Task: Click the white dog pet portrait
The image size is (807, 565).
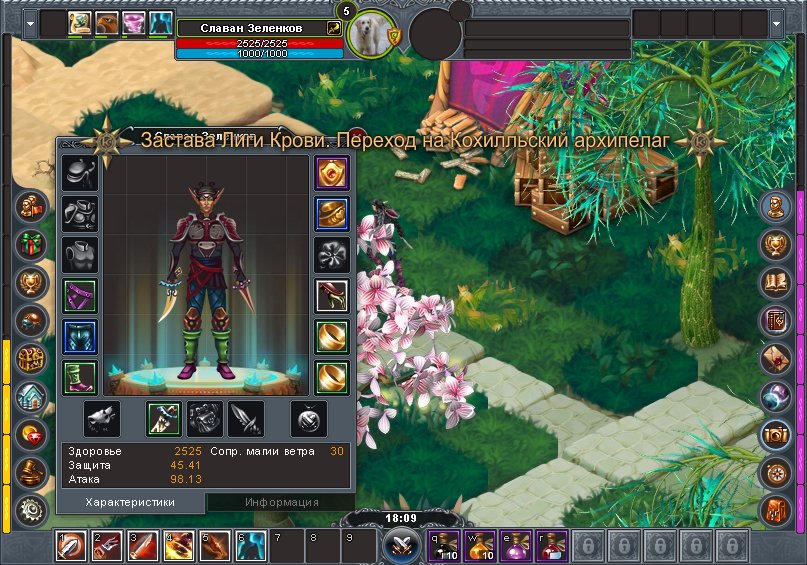Action: [369, 37]
